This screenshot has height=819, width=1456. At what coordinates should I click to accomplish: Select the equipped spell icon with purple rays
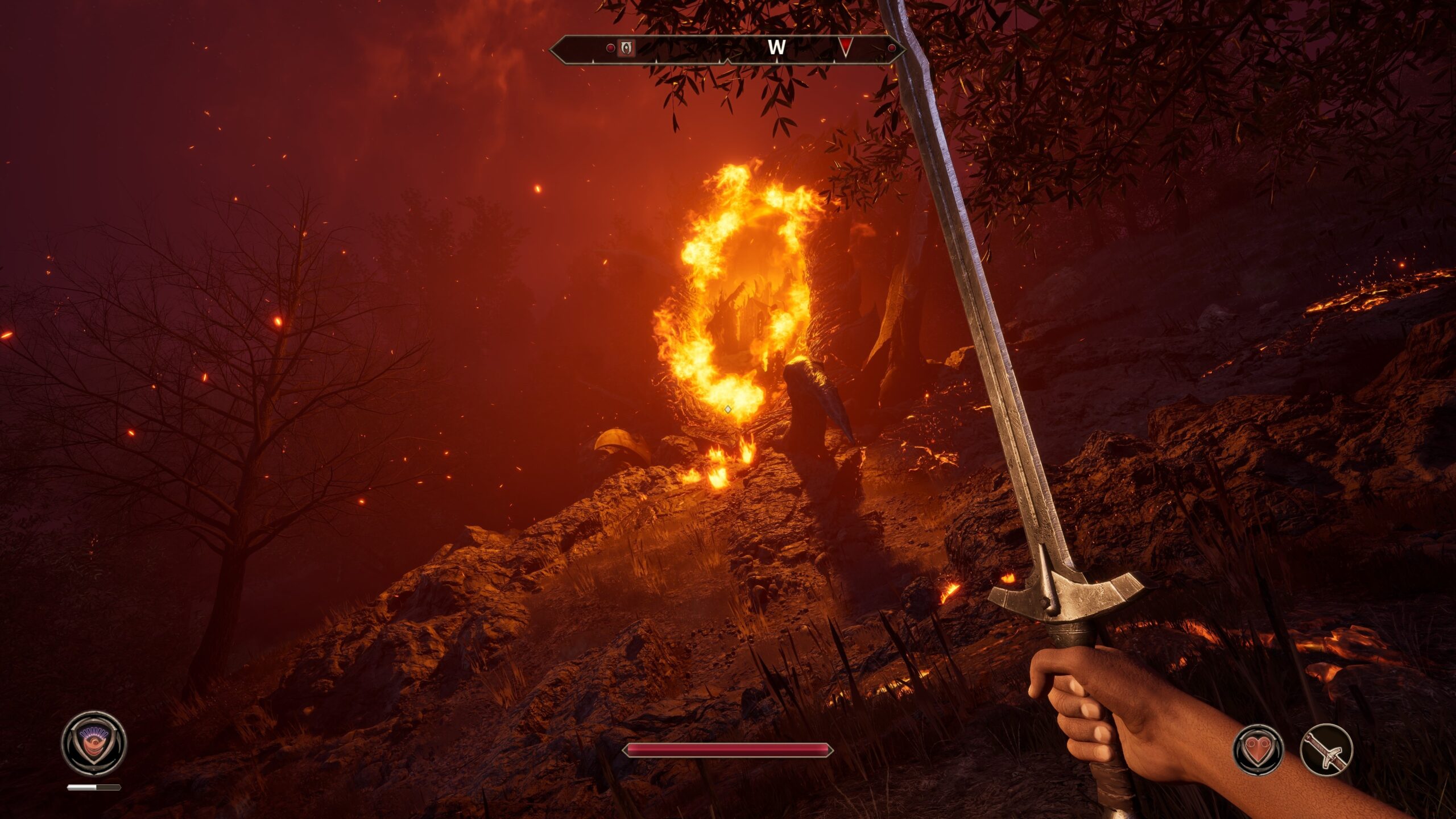[94, 743]
